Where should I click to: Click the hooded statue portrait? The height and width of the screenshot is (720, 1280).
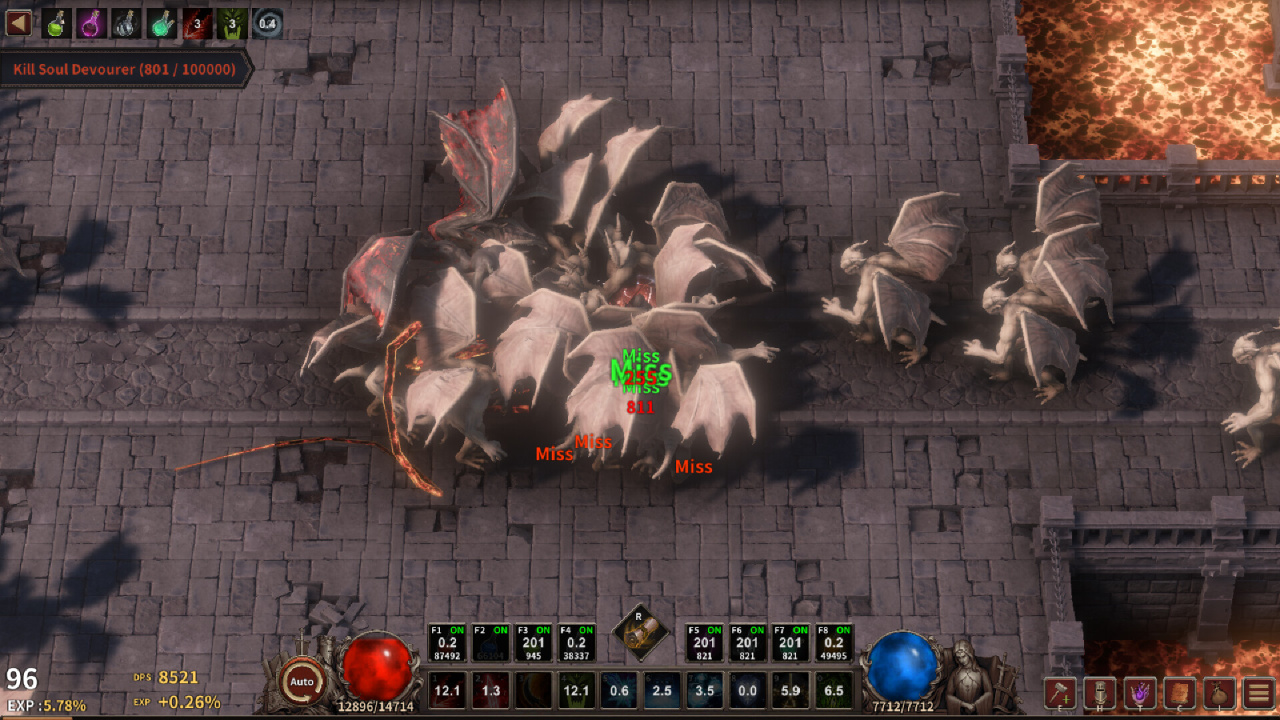[x=968, y=674]
